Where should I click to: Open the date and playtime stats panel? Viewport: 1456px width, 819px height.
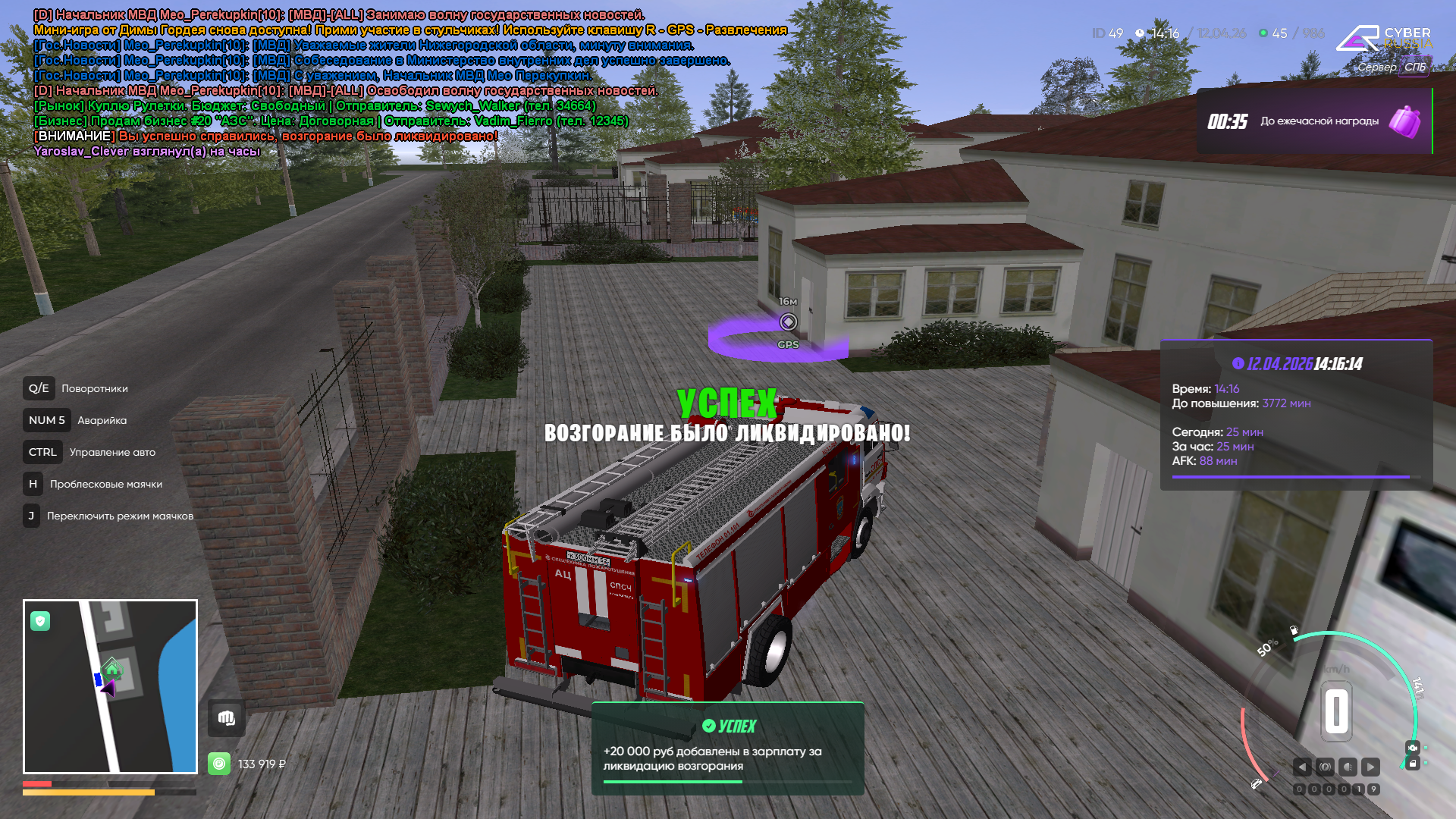(x=1296, y=414)
